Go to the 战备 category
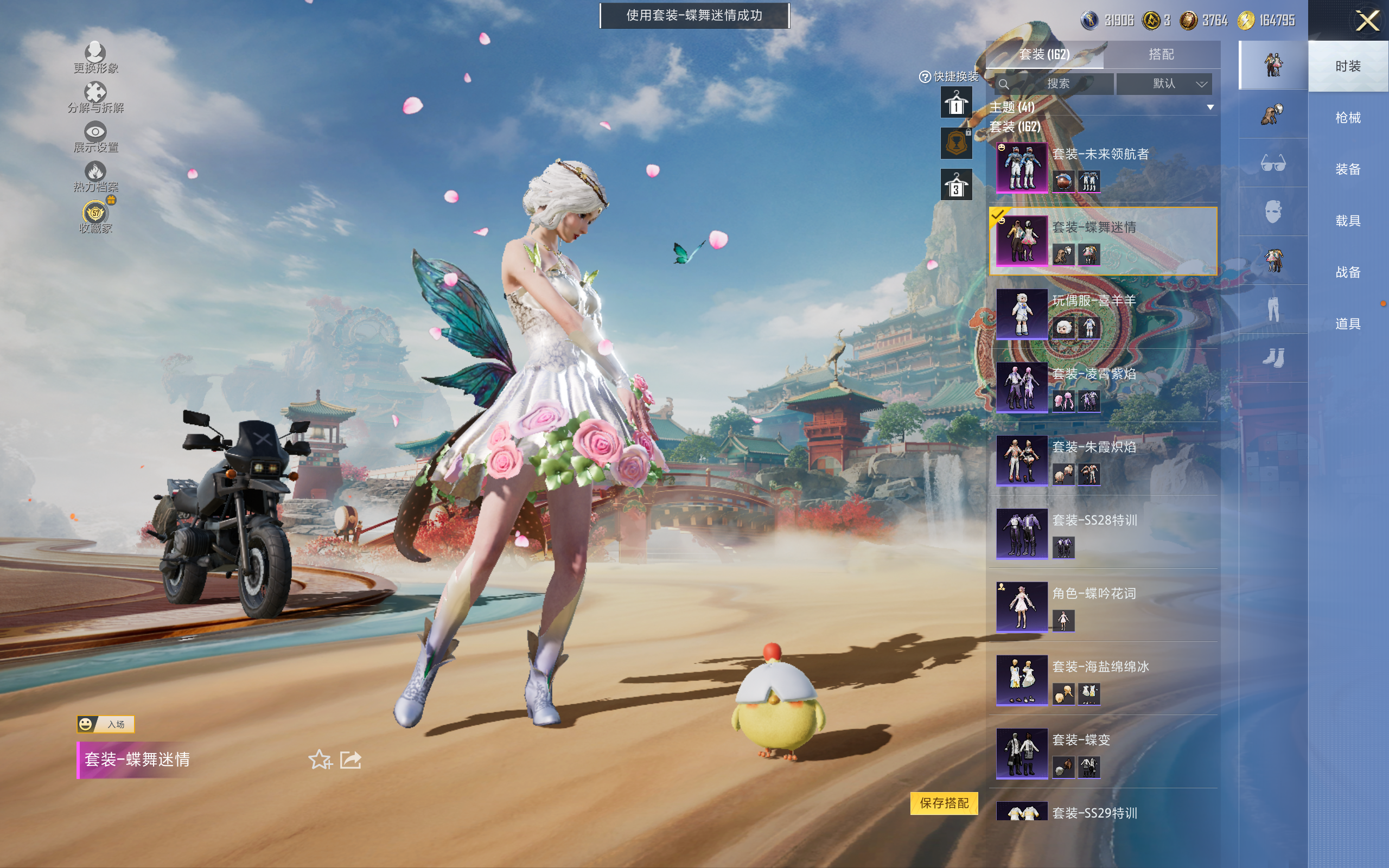 1347,272
